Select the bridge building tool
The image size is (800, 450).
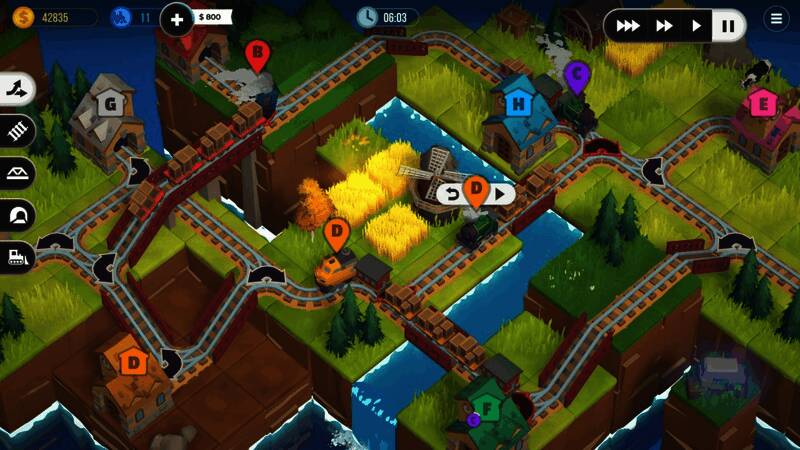[x=18, y=172]
